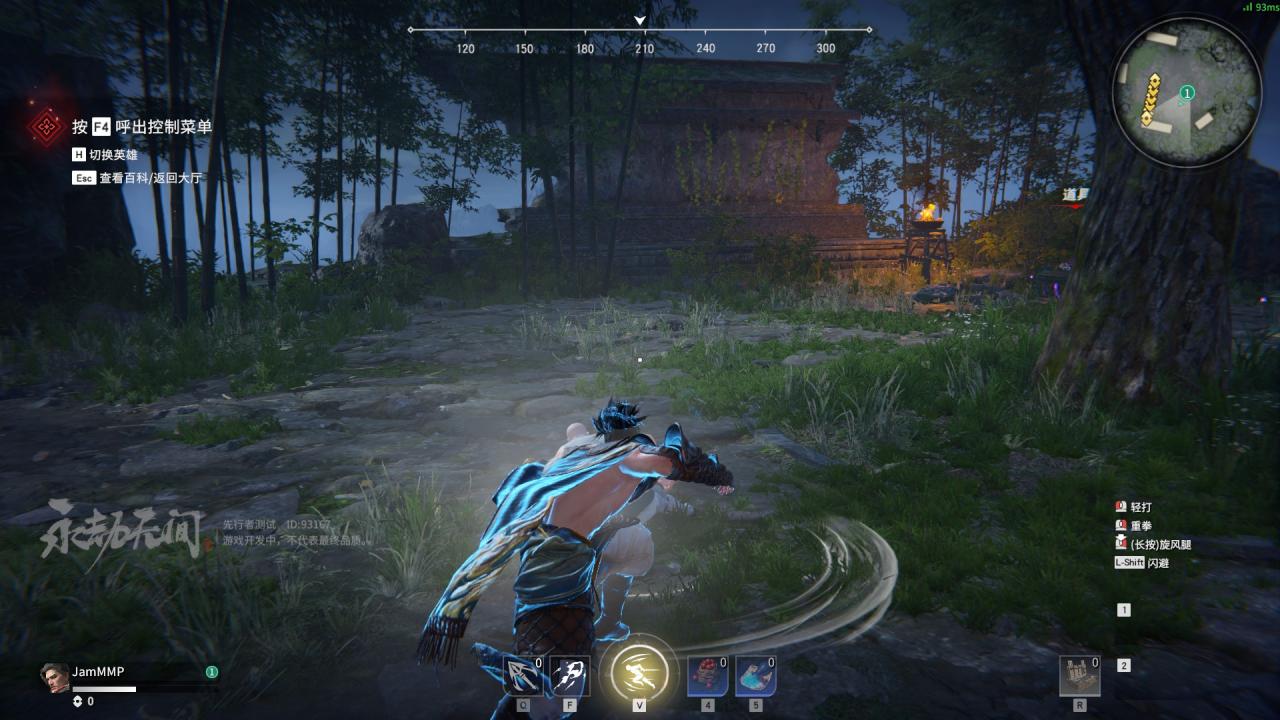The width and height of the screenshot is (1280, 720).
Task: Select the weapon repair kit slot
Action: (1080, 676)
